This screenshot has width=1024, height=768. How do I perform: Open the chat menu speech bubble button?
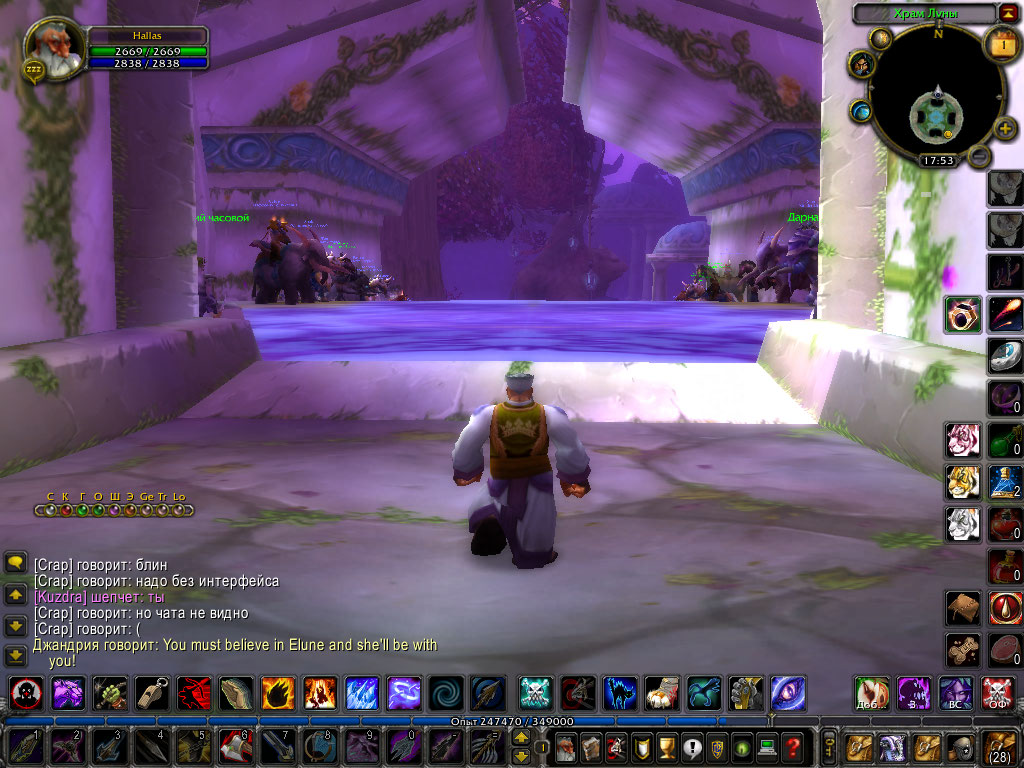15,563
